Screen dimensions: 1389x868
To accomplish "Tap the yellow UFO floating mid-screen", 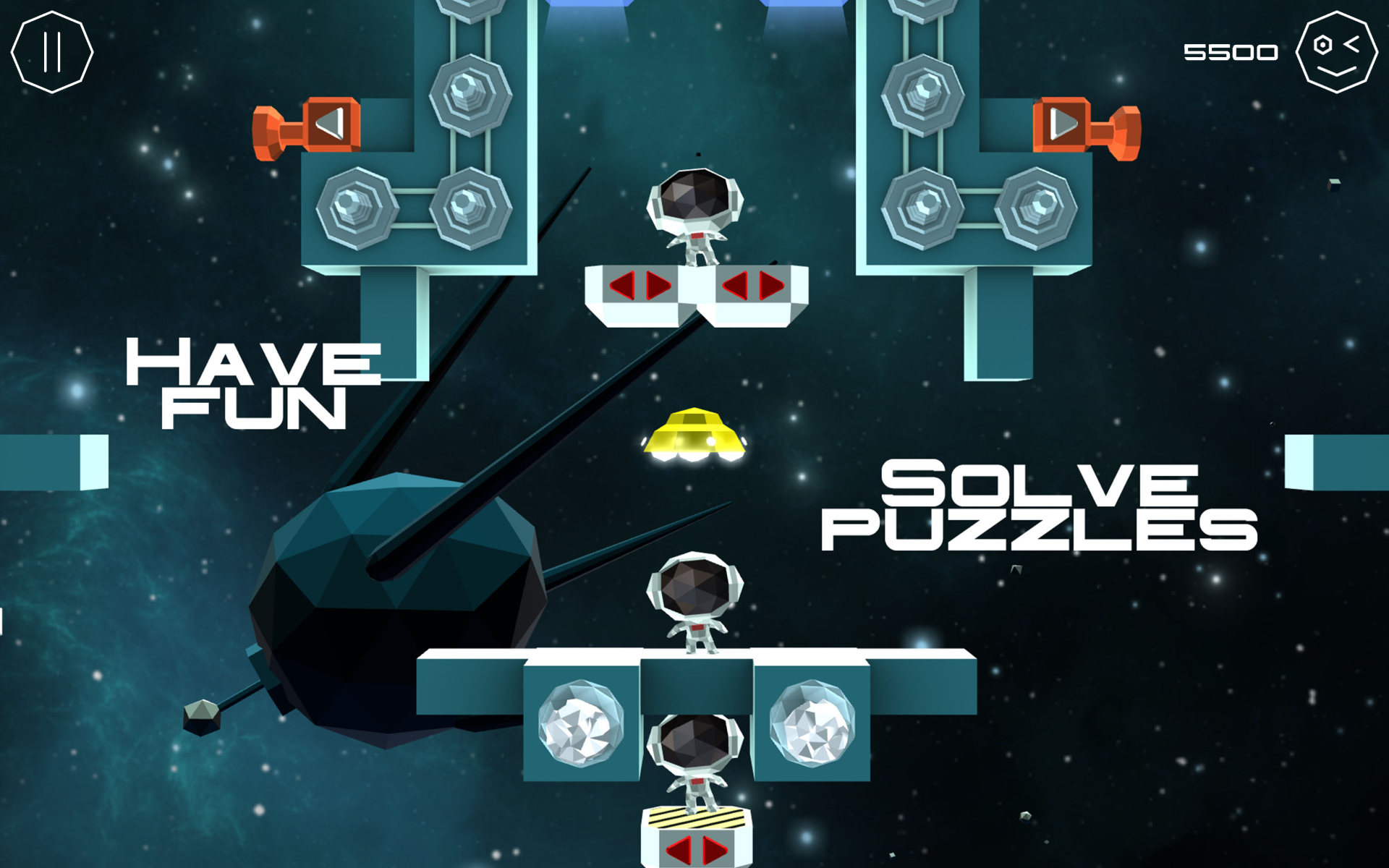I will [694, 432].
